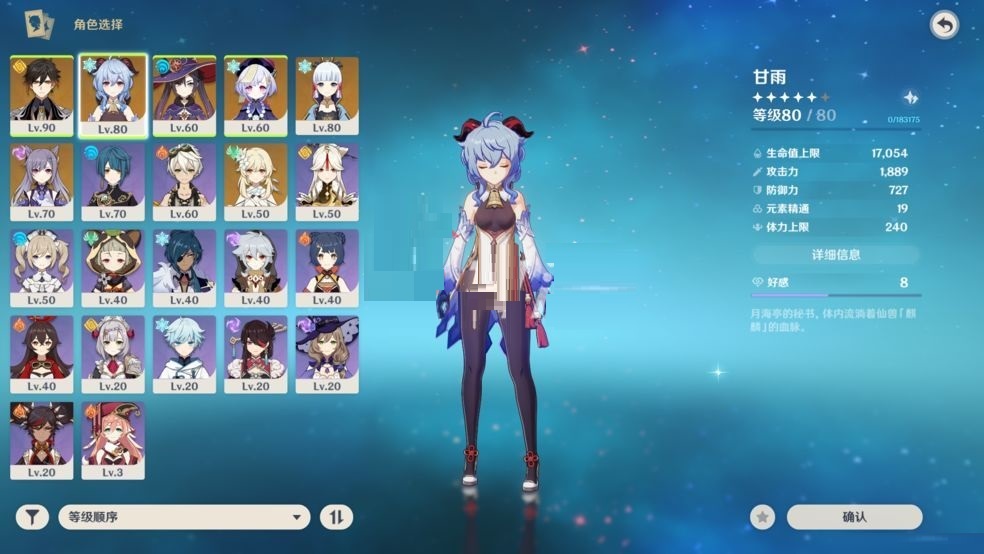Click the sparkle icon beside Ganyu's stars

point(910,98)
